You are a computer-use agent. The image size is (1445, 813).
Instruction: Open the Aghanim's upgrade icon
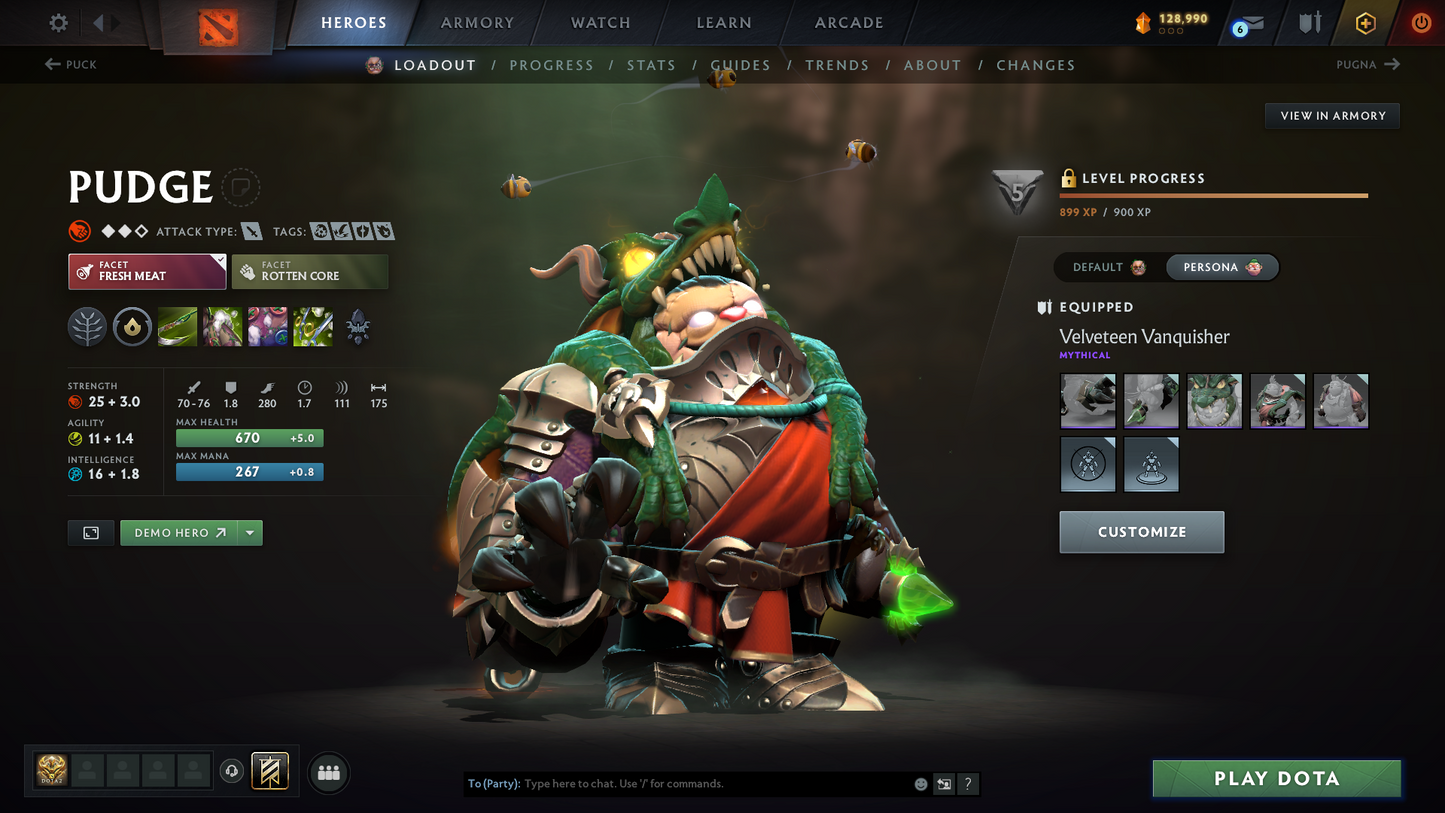tap(358, 326)
